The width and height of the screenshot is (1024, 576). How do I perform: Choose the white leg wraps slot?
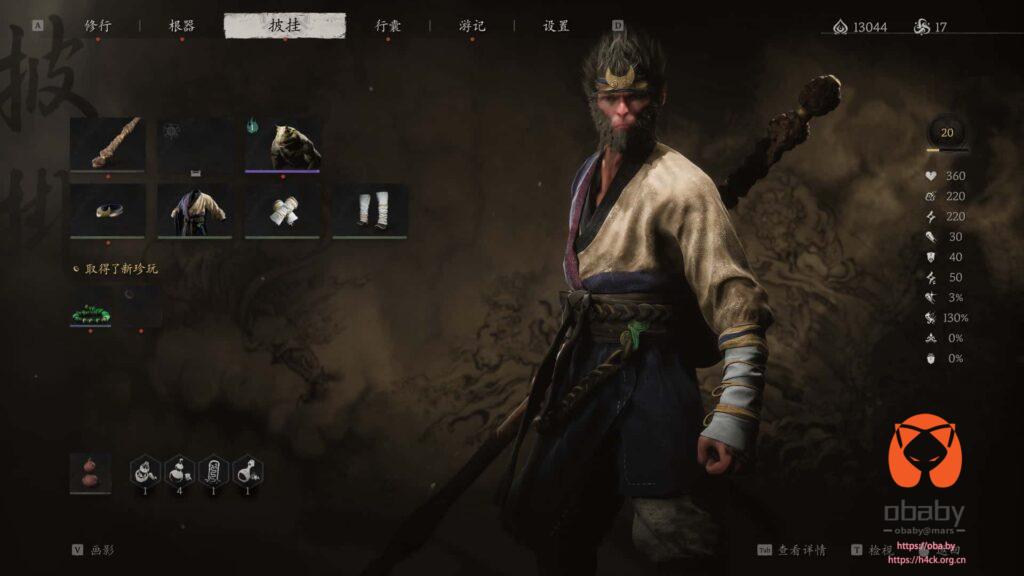370,210
